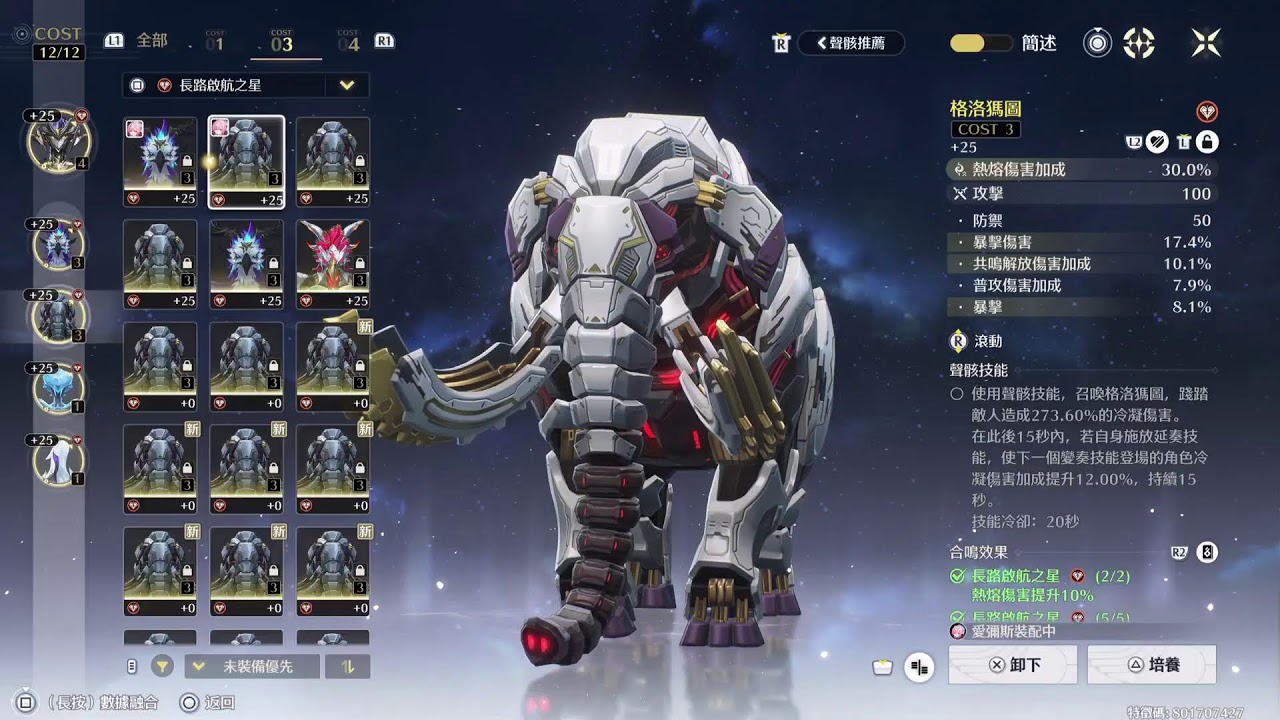The image size is (1280, 720).
Task: Open the 聲骸推薦 recommendations
Action: point(851,43)
